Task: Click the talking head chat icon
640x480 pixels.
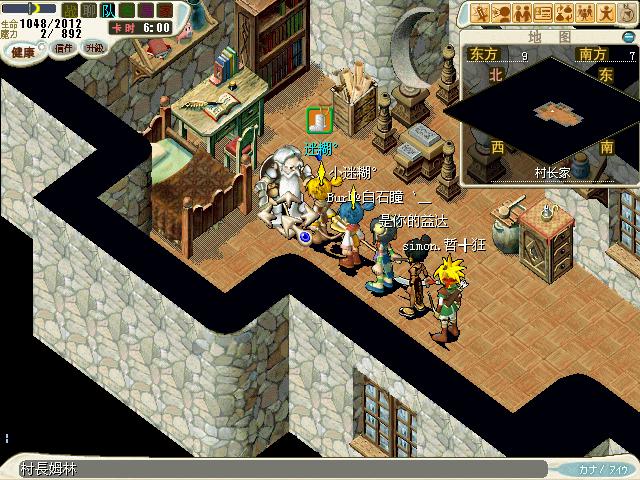Action: tap(501, 13)
